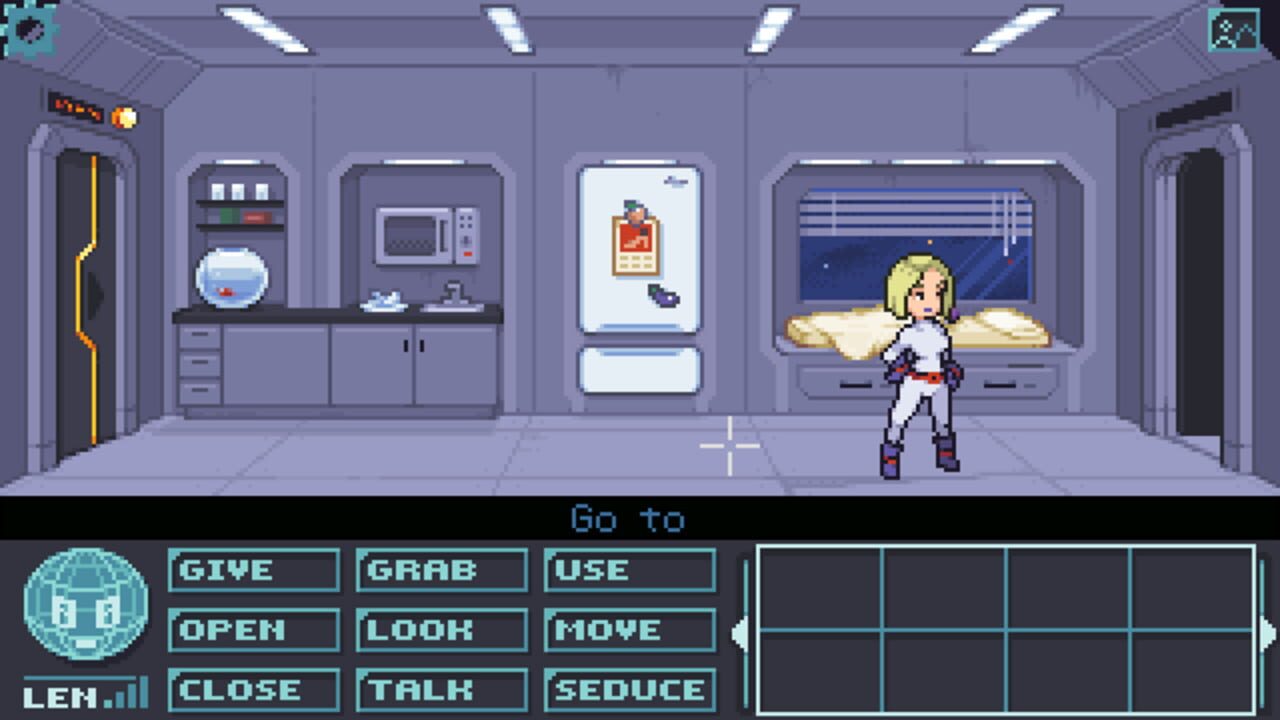Viewport: 1280px width, 720px height.
Task: Click the Go to action label
Action: [626, 520]
